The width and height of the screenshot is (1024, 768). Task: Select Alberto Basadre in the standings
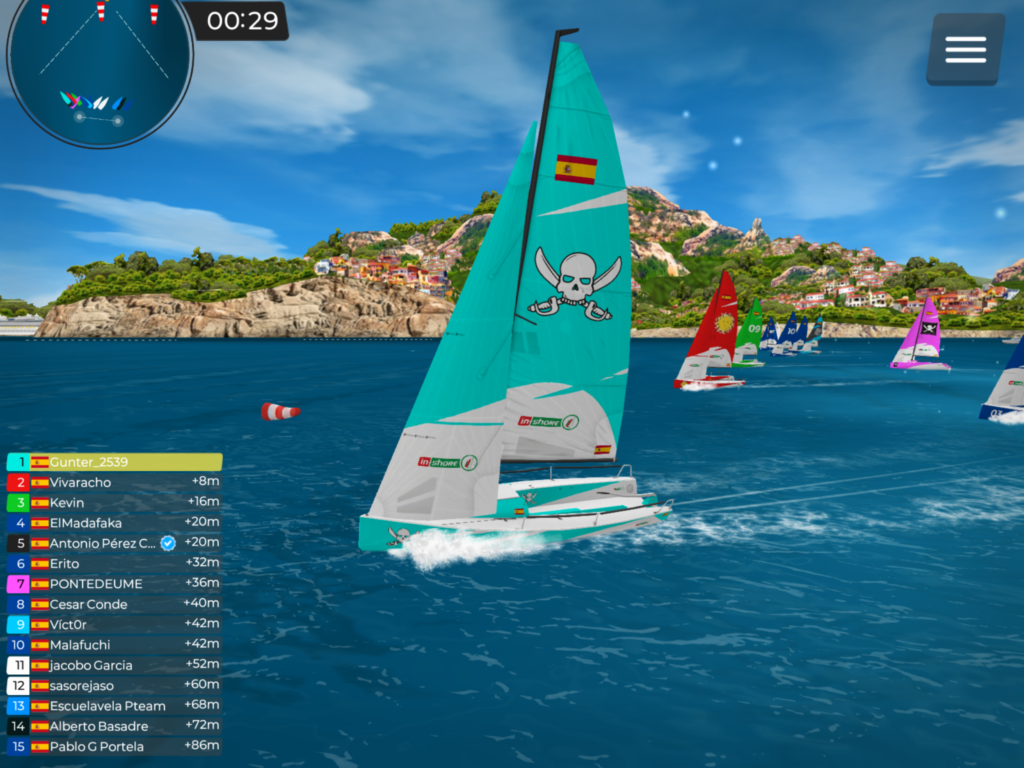point(114,726)
